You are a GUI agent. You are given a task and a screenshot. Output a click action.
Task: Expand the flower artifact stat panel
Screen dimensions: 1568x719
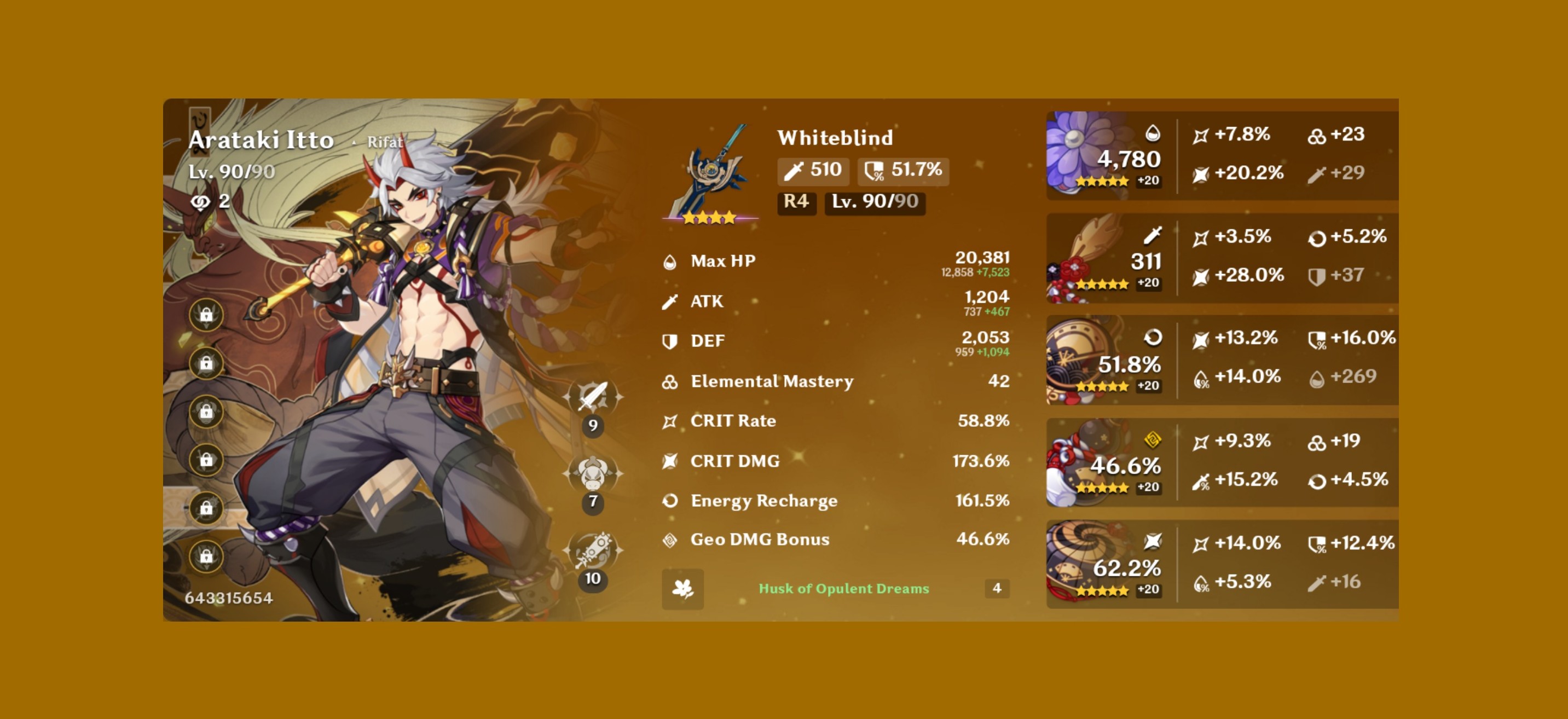coord(1217,155)
